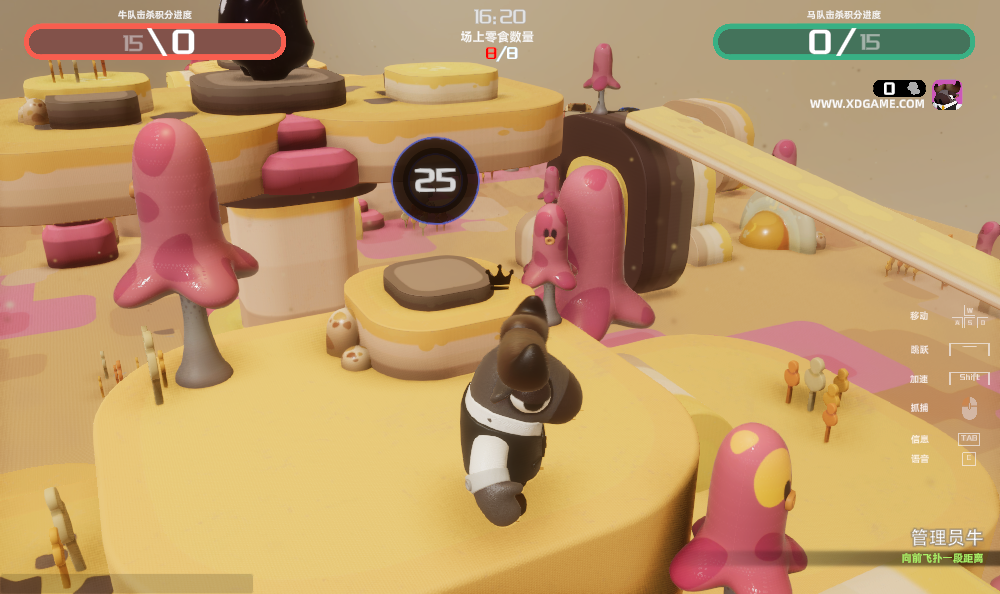The width and height of the screenshot is (1000, 594).
Task: Click the bull player avatar icon
Action: coord(946,94)
